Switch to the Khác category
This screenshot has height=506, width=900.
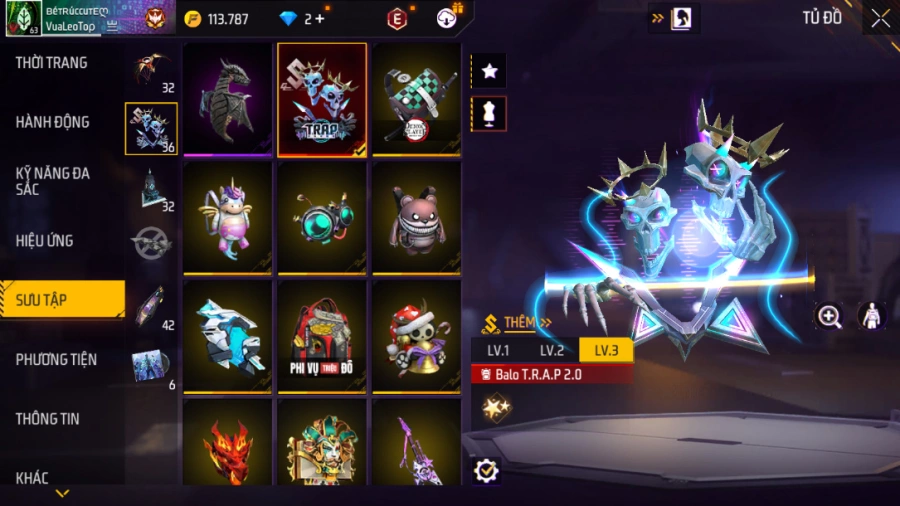click(x=32, y=478)
